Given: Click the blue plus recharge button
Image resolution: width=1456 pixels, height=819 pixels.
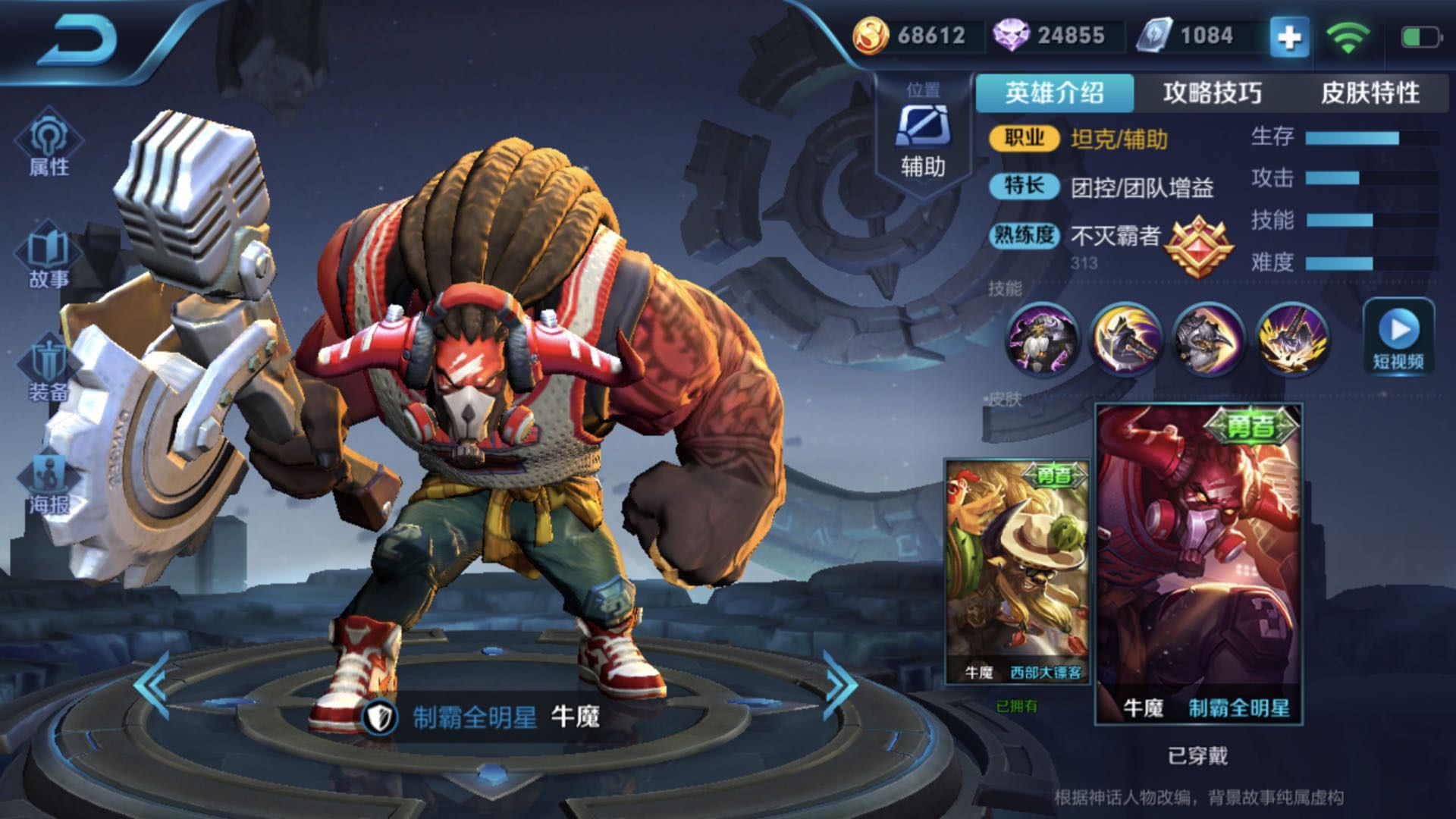Looking at the screenshot, I should point(1289,36).
